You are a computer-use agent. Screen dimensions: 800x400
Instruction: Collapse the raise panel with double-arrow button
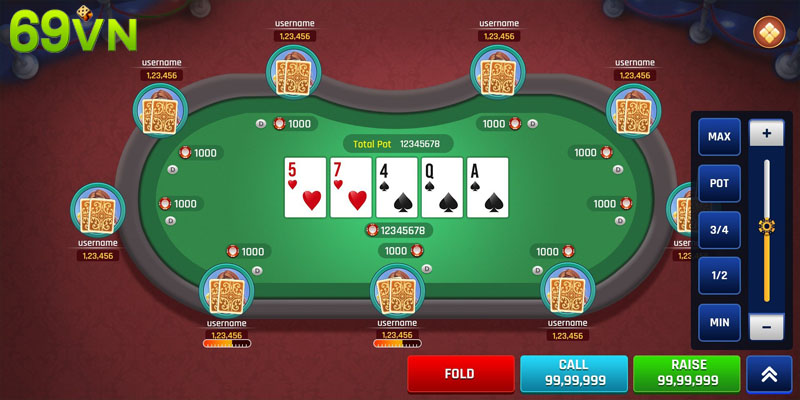769,374
